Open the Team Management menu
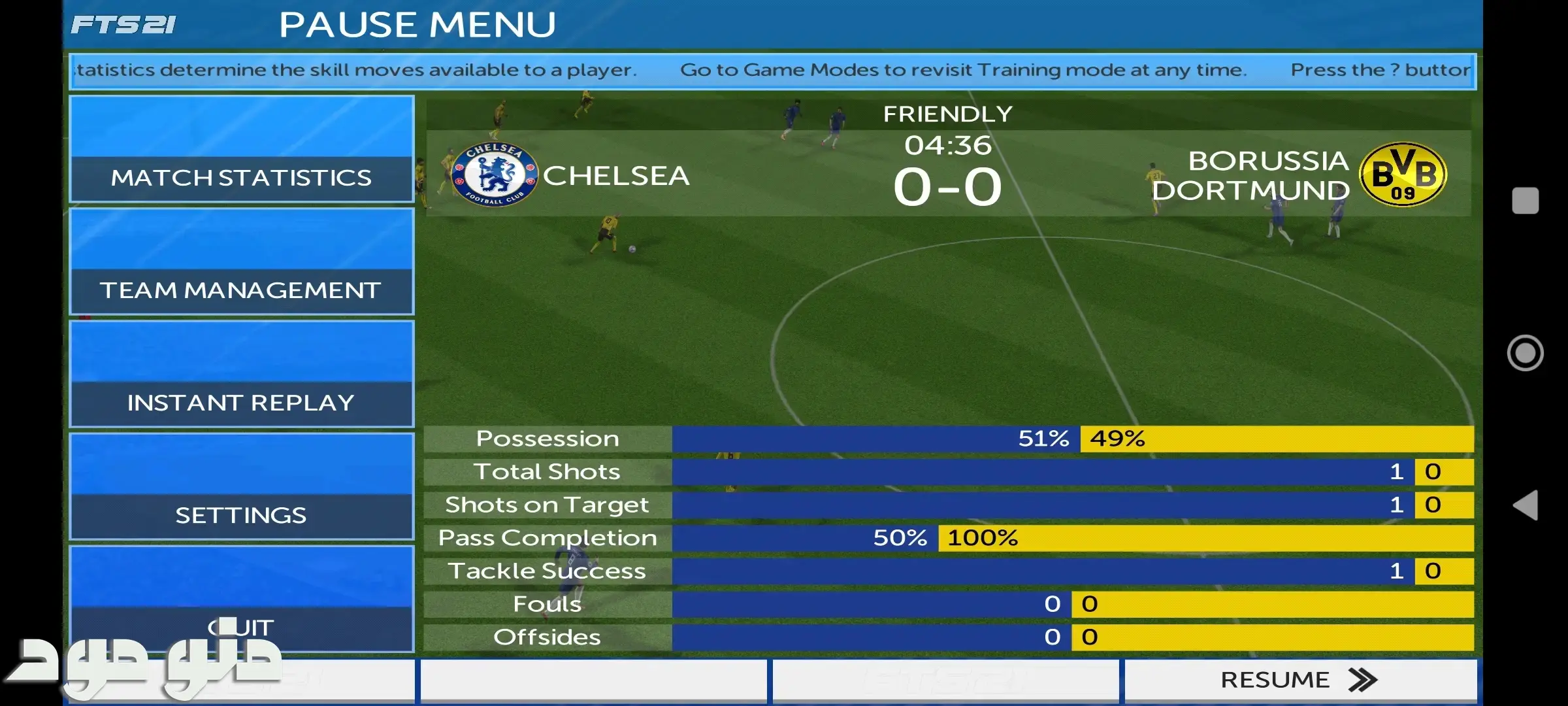 (x=241, y=262)
